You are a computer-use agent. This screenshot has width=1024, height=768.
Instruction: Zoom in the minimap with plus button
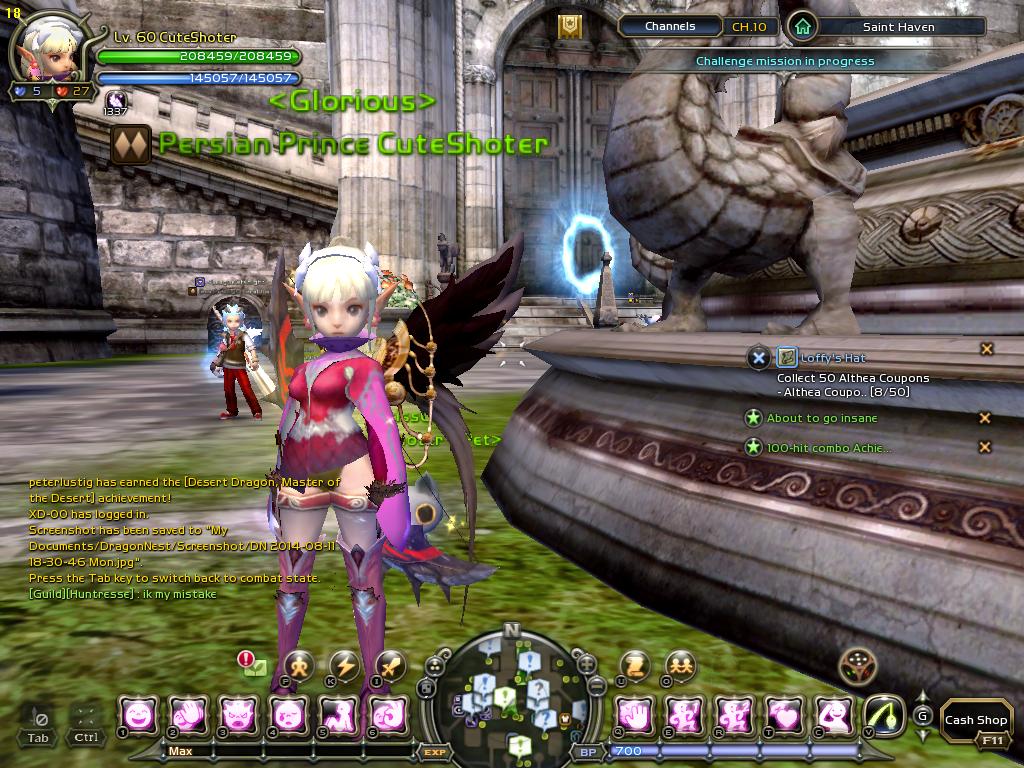[586, 664]
